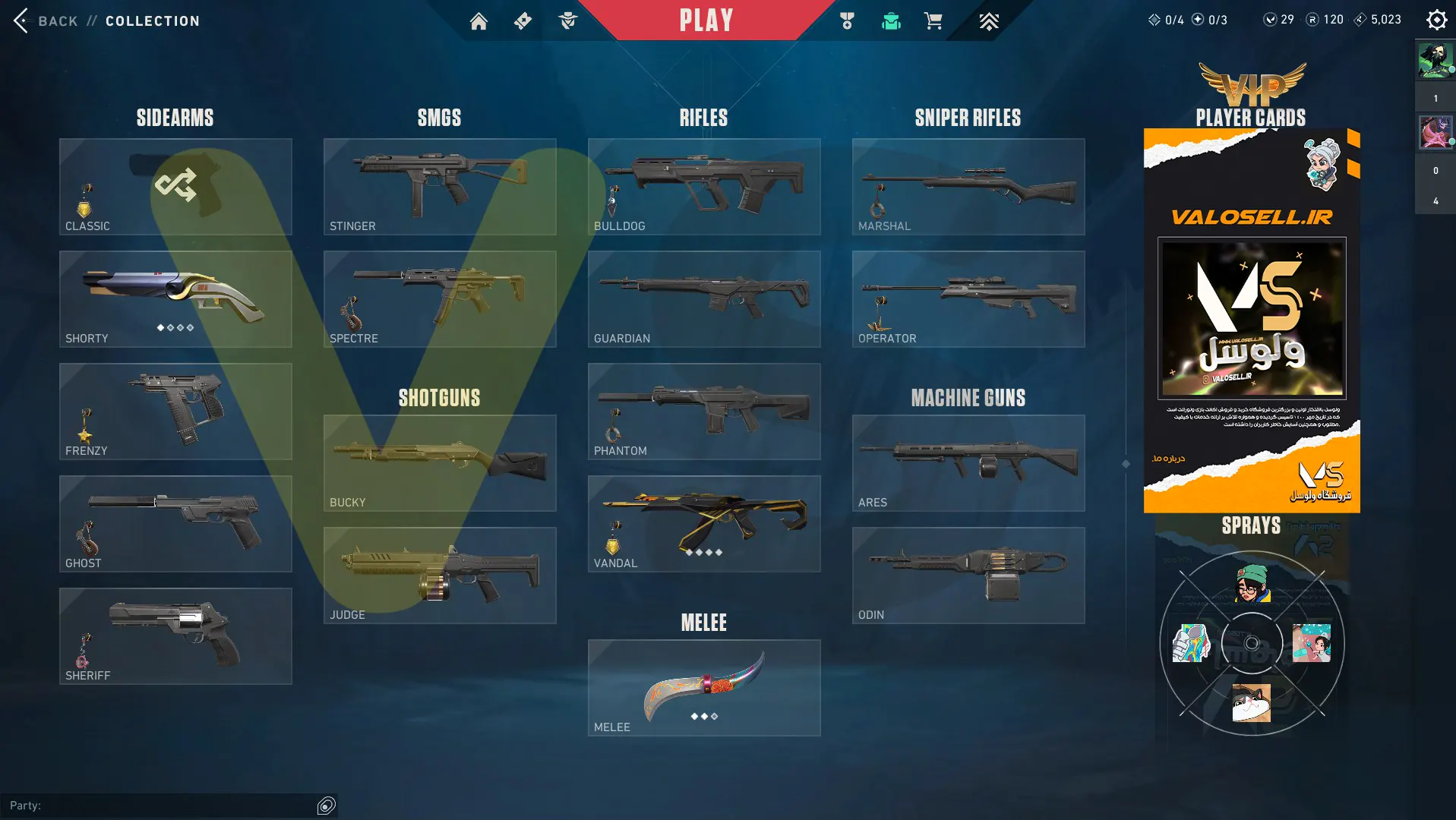Select the Classic sidearm slot
The image size is (1456, 820).
(x=175, y=187)
